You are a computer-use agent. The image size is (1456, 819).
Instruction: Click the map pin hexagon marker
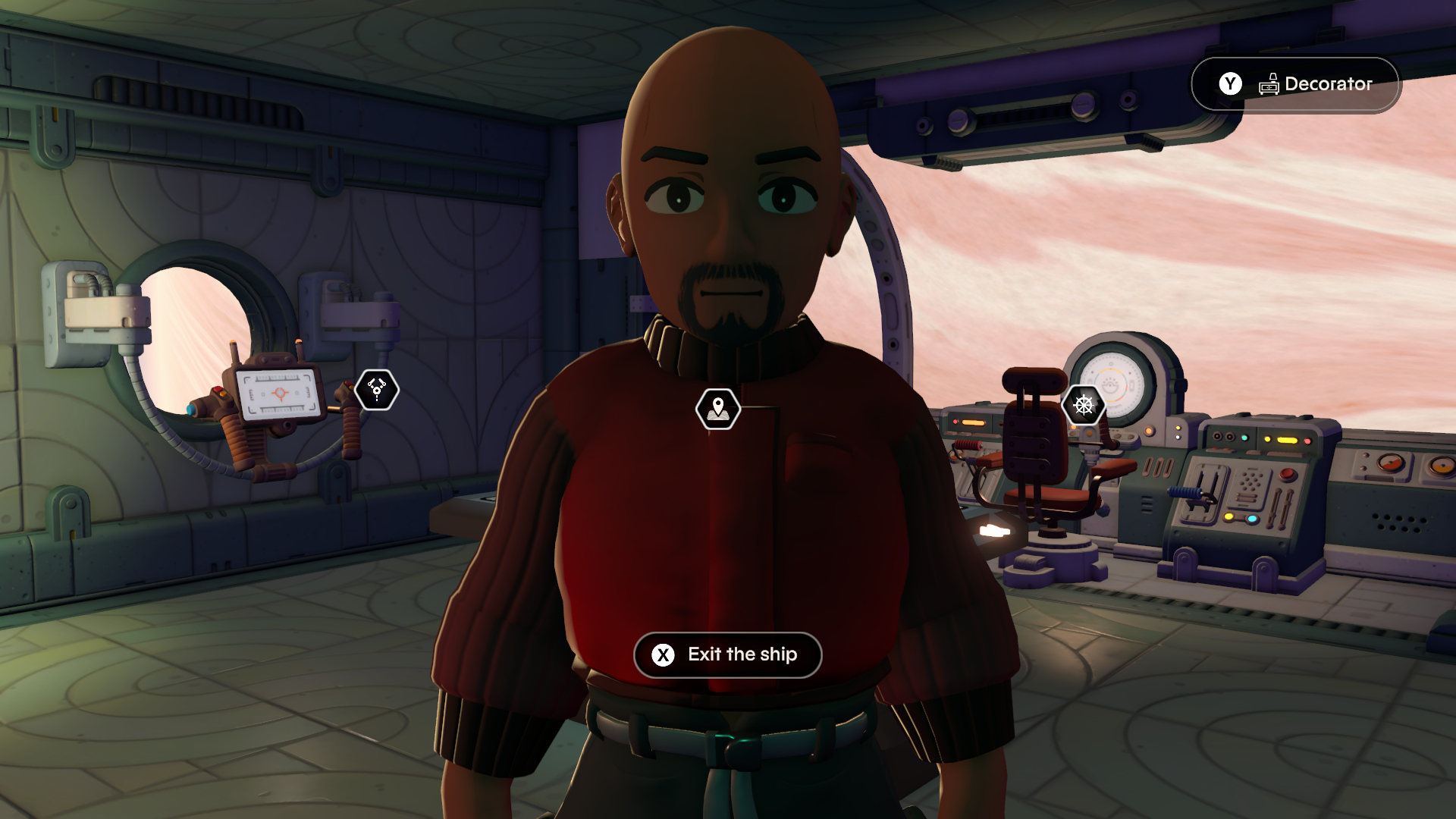[717, 409]
